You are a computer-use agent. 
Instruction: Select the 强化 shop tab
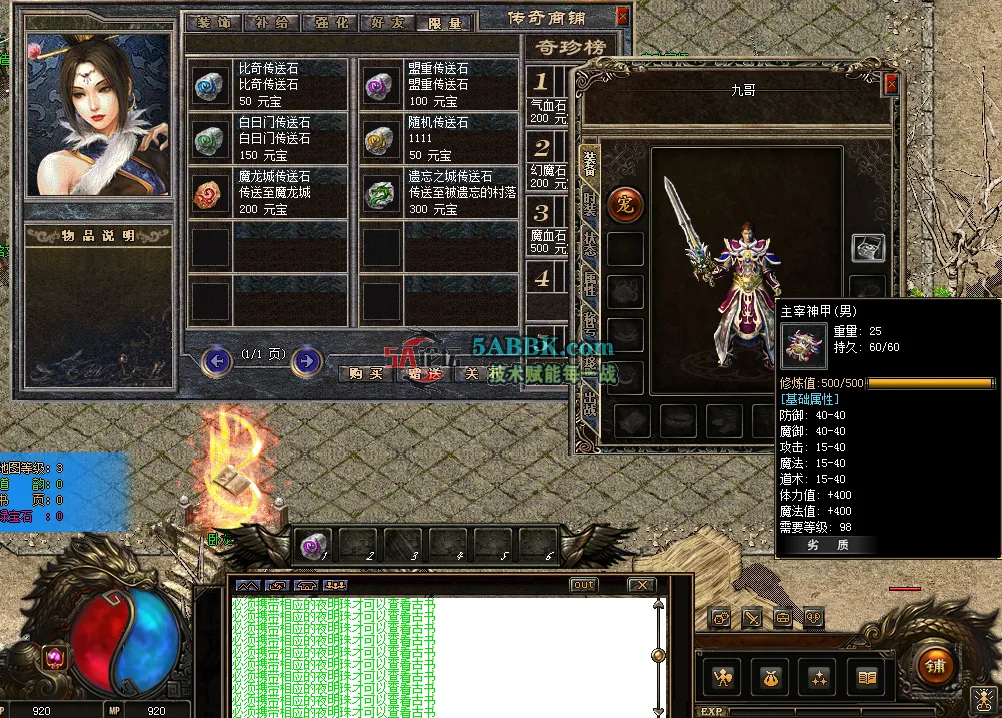[x=329, y=23]
